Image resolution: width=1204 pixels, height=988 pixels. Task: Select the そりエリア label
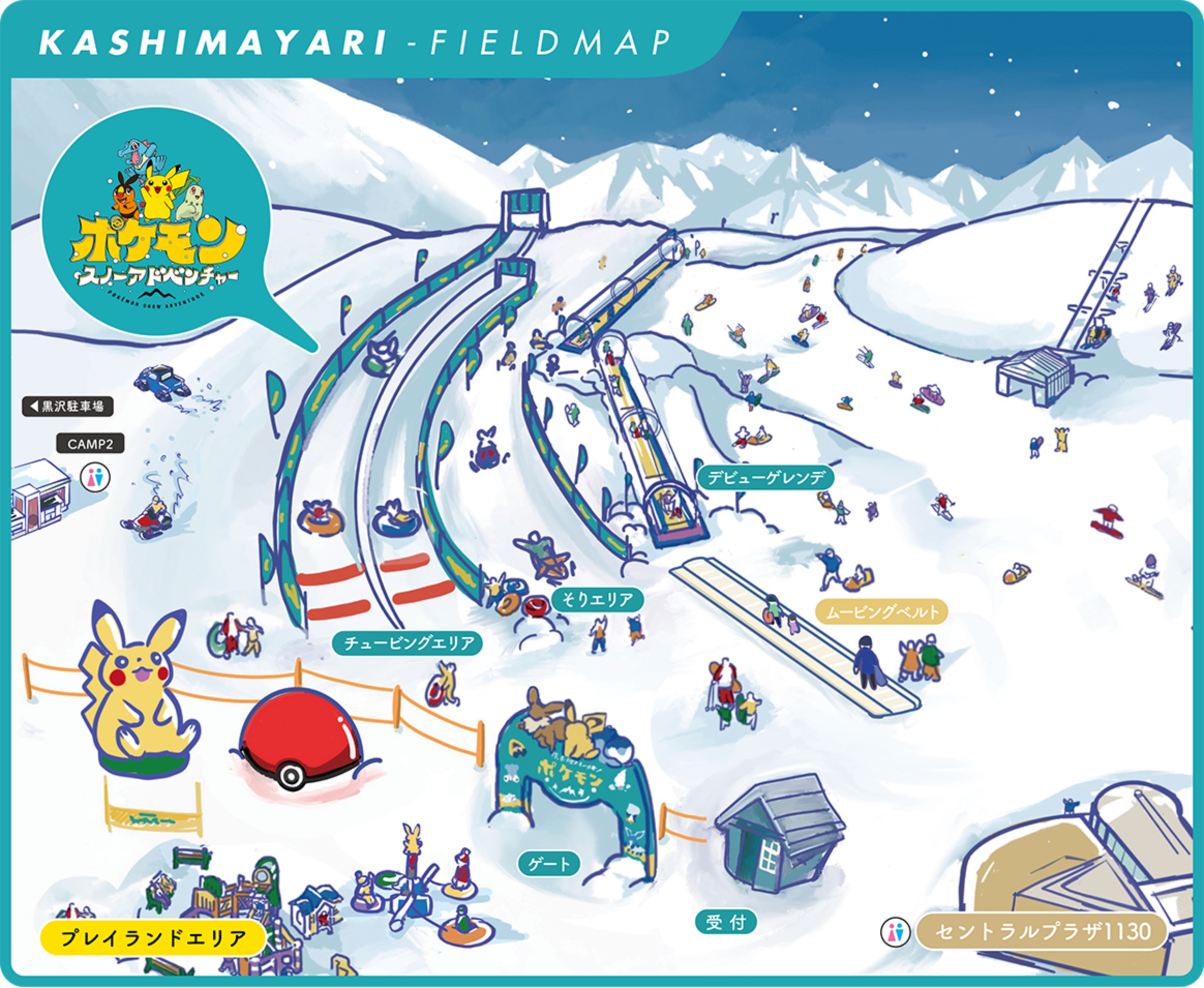click(x=597, y=600)
